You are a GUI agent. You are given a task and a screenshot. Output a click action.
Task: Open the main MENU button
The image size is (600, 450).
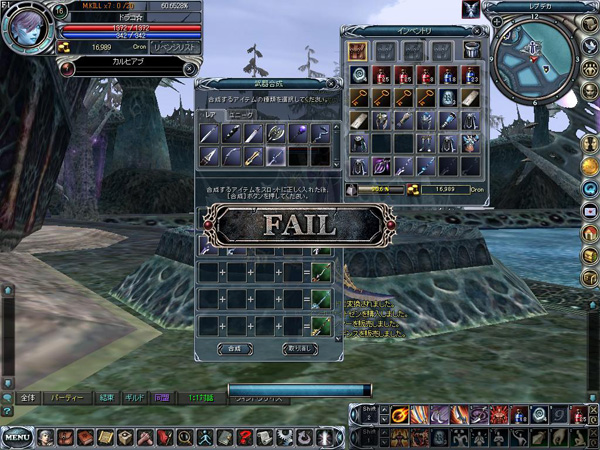tap(16, 438)
